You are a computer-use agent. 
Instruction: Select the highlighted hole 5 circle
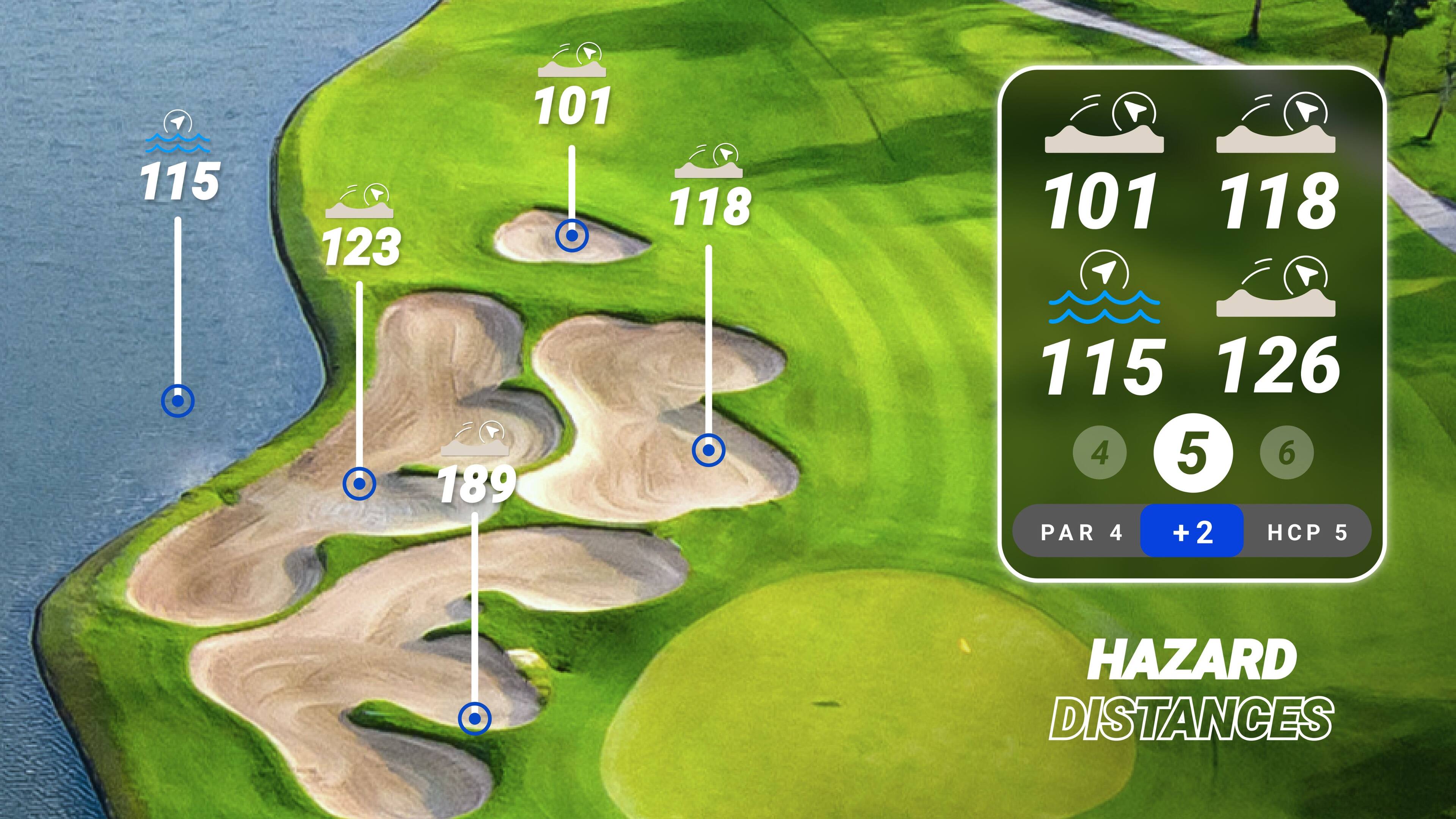coord(1192,453)
